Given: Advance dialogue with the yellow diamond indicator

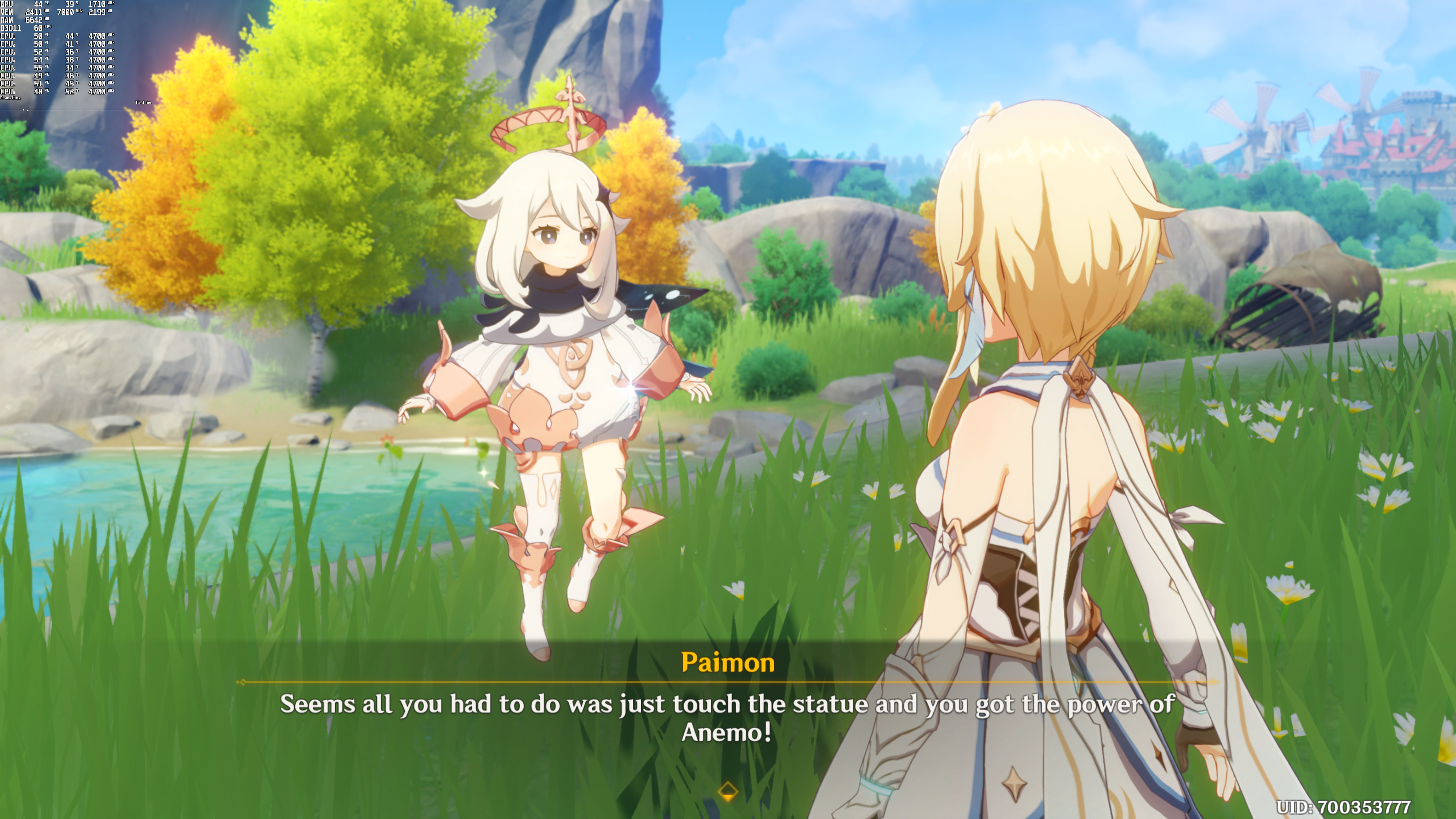Looking at the screenshot, I should [x=728, y=791].
